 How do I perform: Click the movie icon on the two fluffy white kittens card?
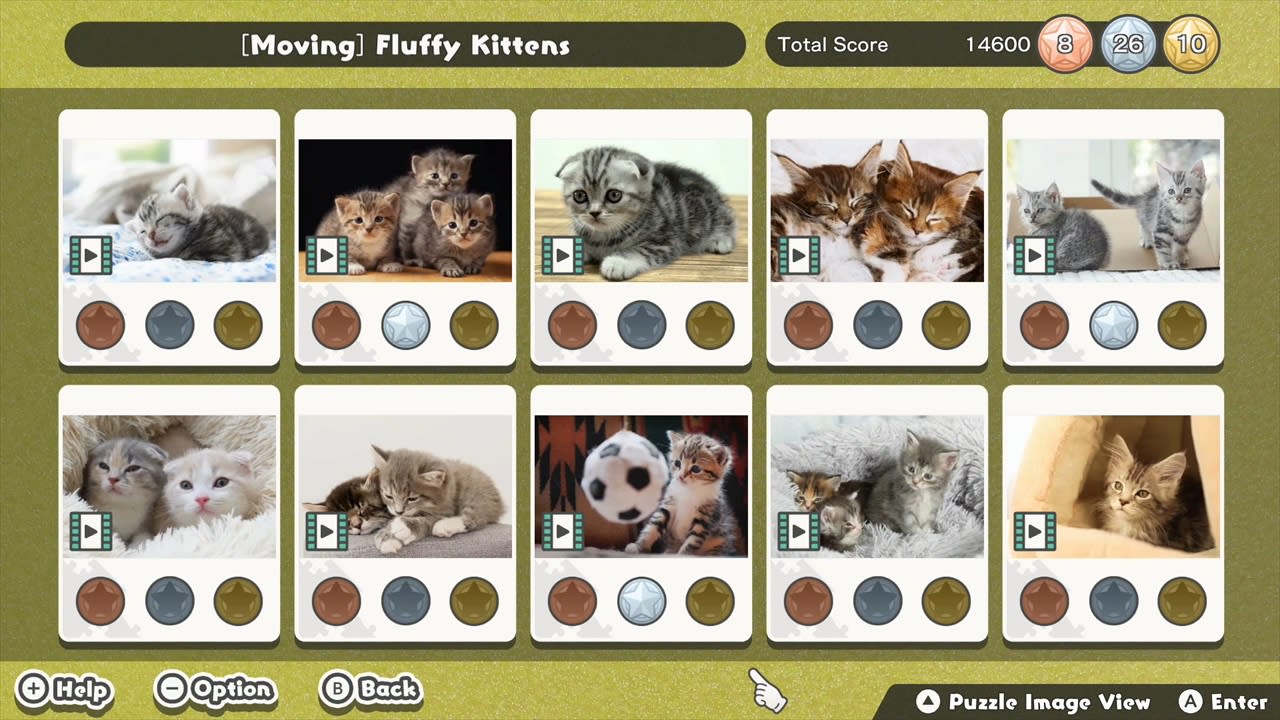click(91, 531)
